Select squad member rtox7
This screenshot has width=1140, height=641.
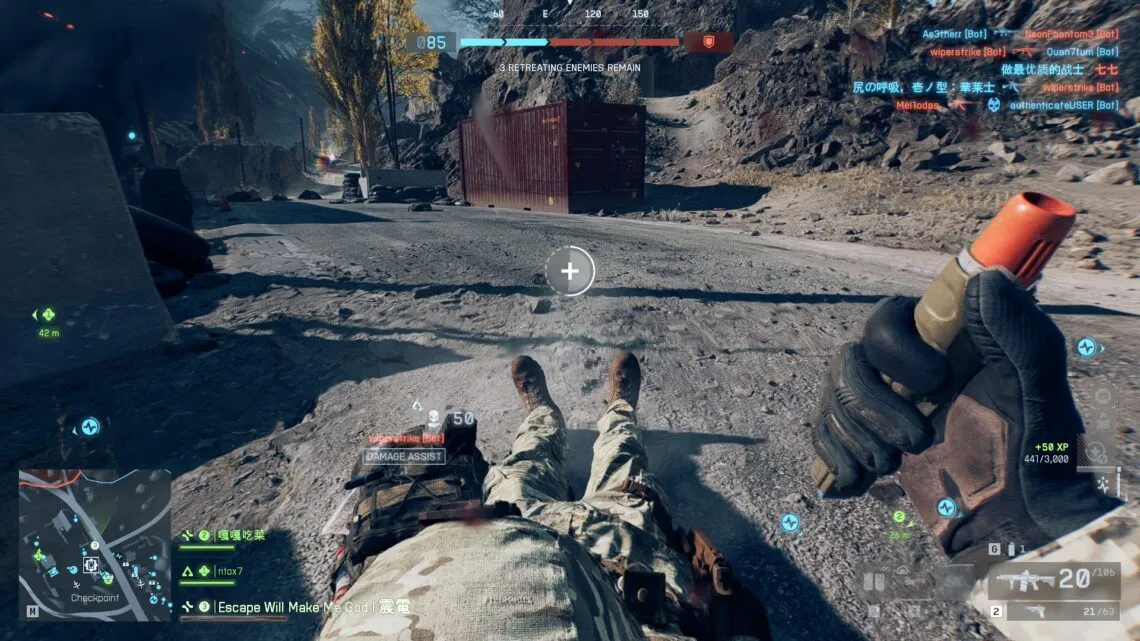pos(228,571)
